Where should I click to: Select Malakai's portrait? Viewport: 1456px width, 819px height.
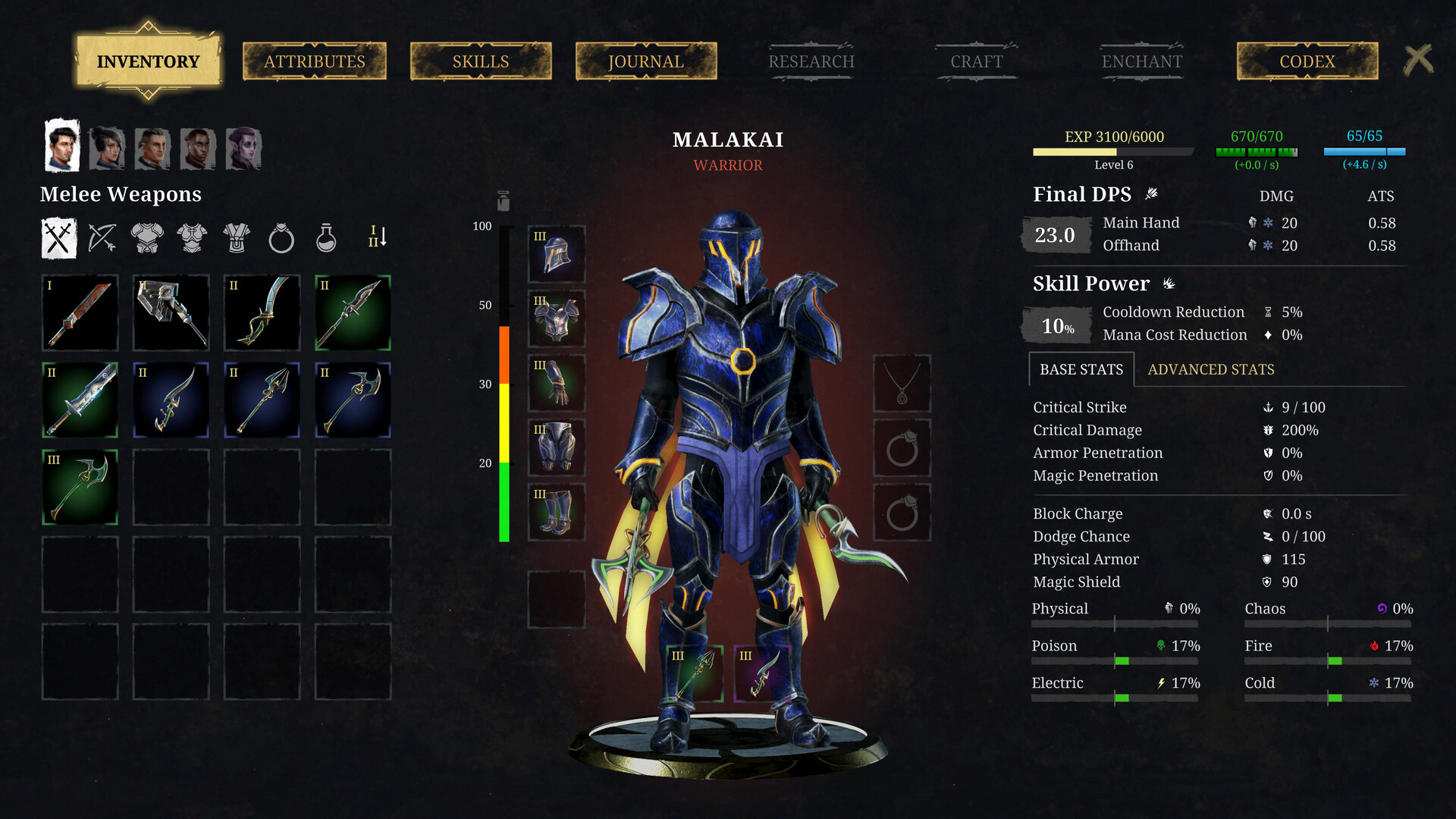click(63, 145)
